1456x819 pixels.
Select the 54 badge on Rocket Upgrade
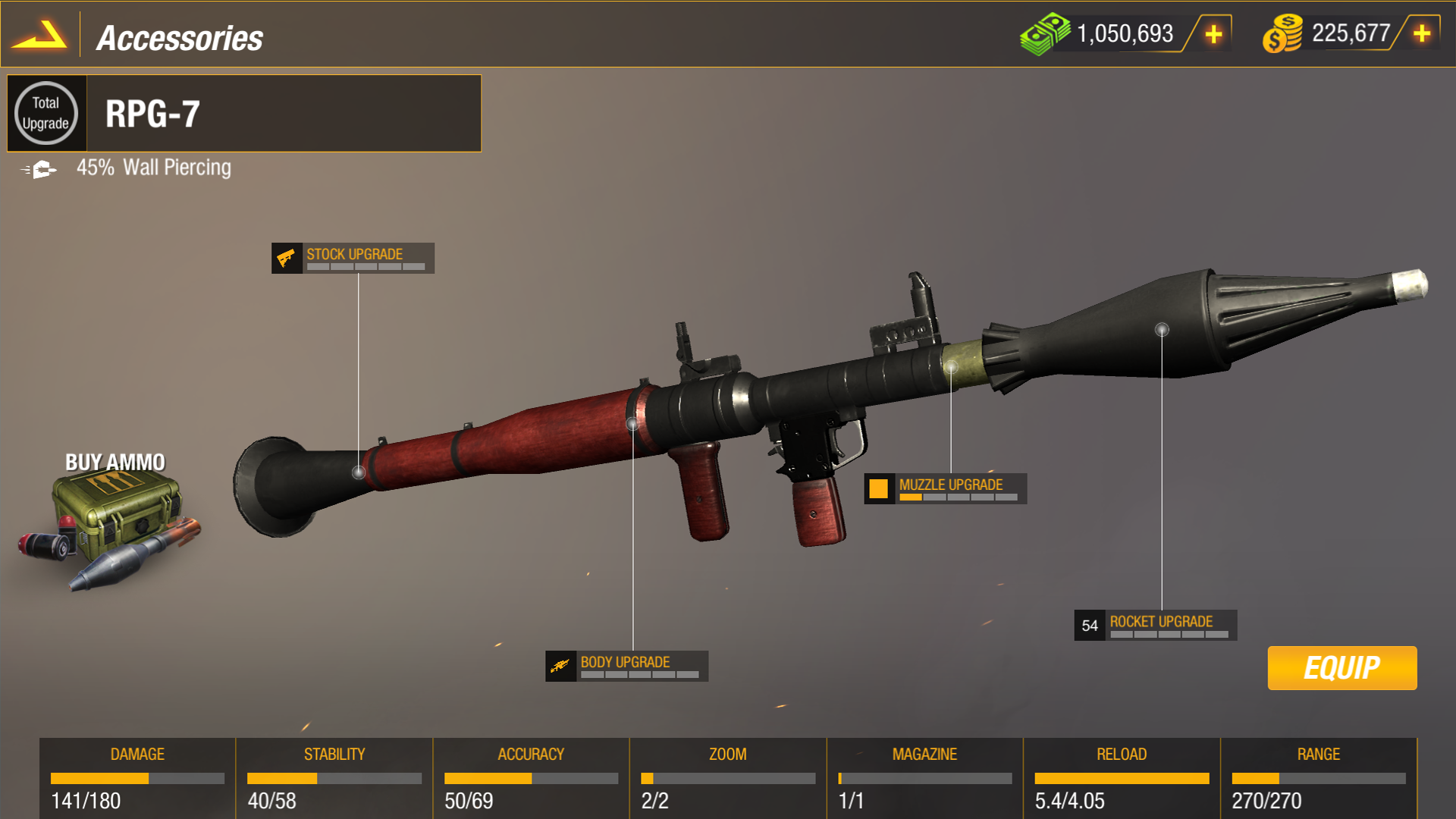pos(1090,624)
